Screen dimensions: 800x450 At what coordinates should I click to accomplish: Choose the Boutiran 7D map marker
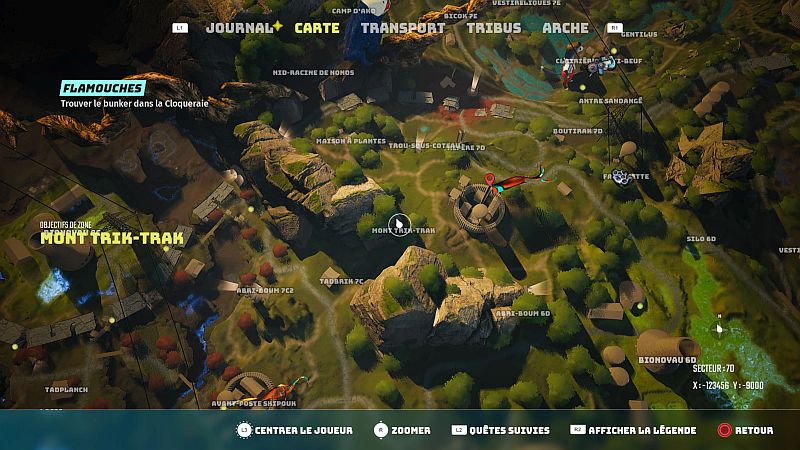tap(578, 131)
